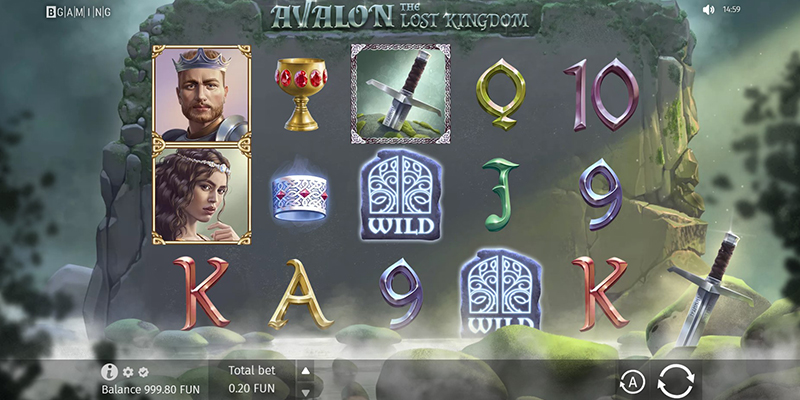Spin the reels with the spin button
Viewport: 800px width, 400px height.
click(678, 381)
